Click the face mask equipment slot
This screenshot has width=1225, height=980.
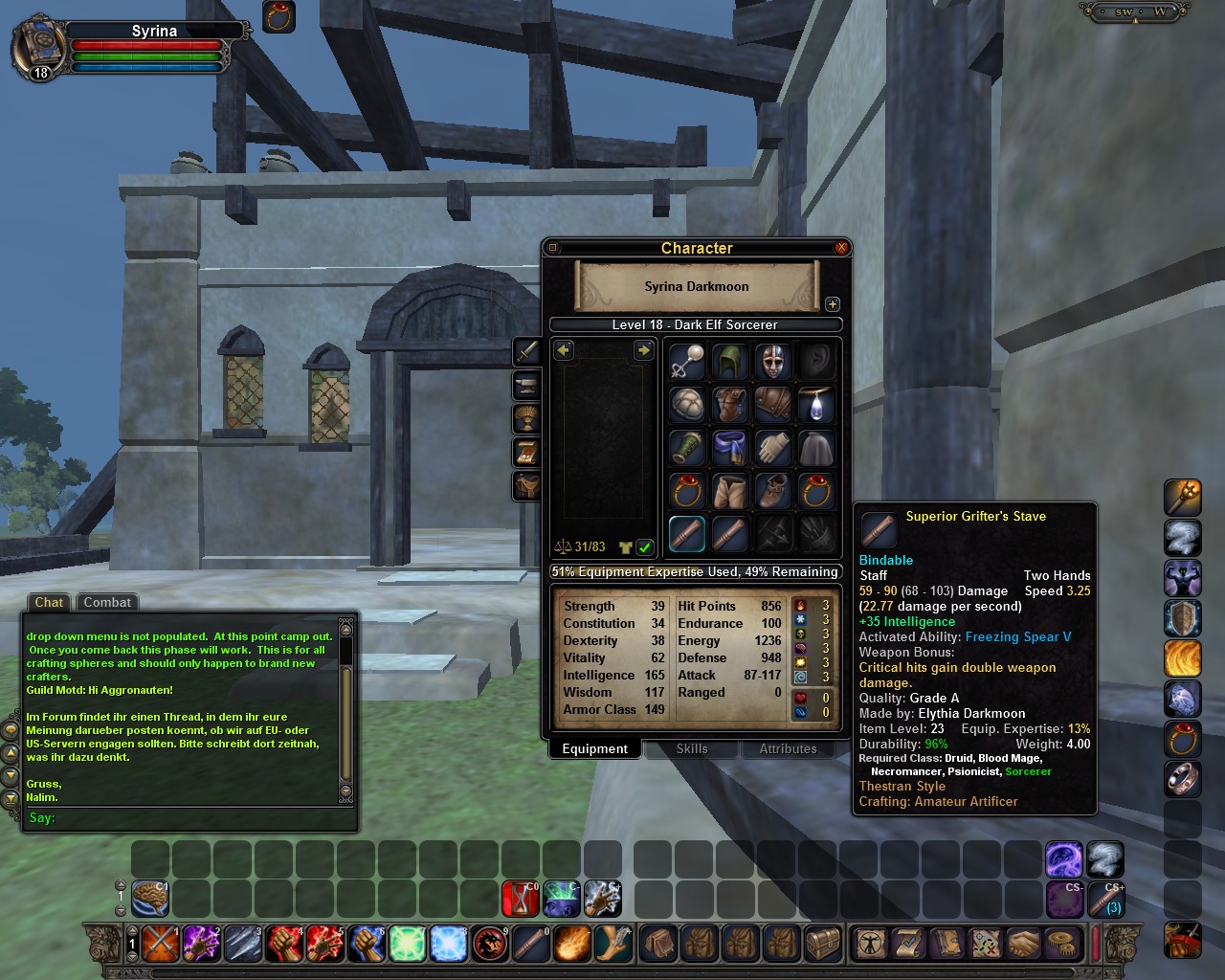(772, 362)
